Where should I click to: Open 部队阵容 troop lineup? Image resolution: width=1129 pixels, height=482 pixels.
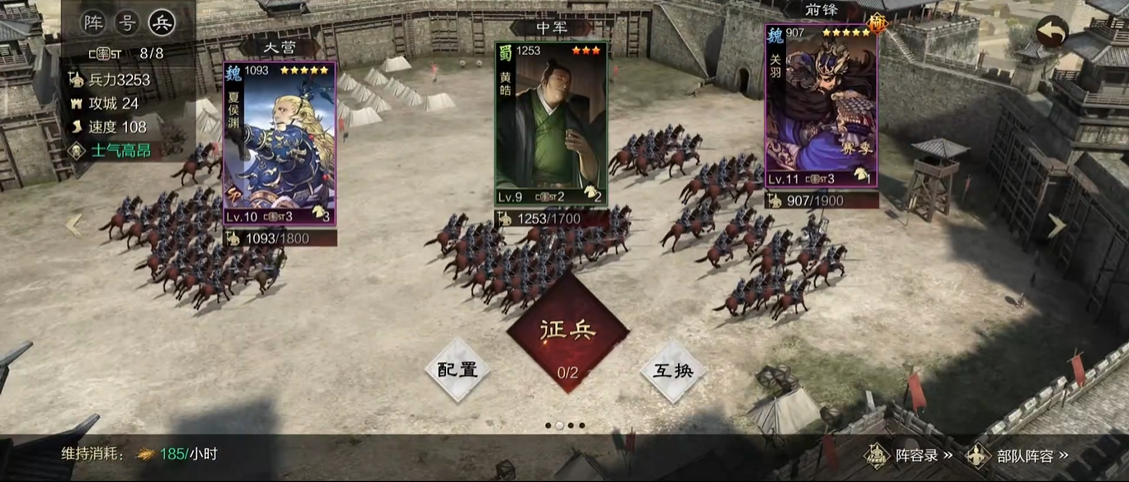[x=1018, y=455]
